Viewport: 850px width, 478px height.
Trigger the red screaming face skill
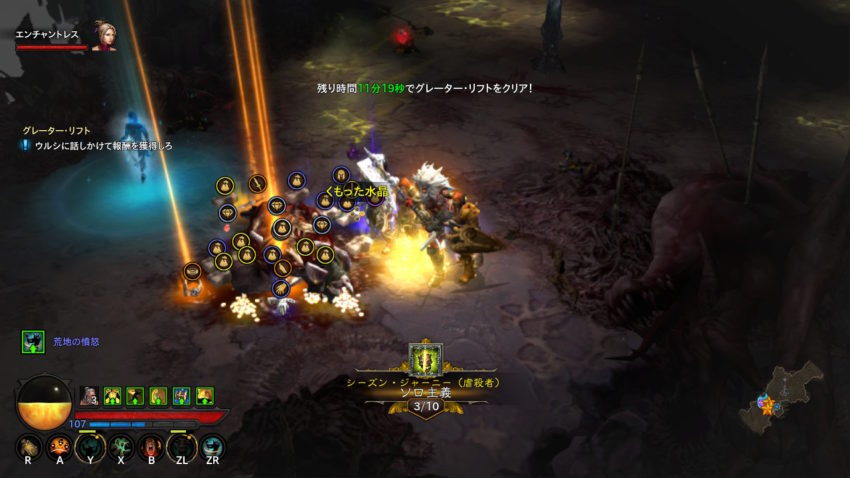151,446
